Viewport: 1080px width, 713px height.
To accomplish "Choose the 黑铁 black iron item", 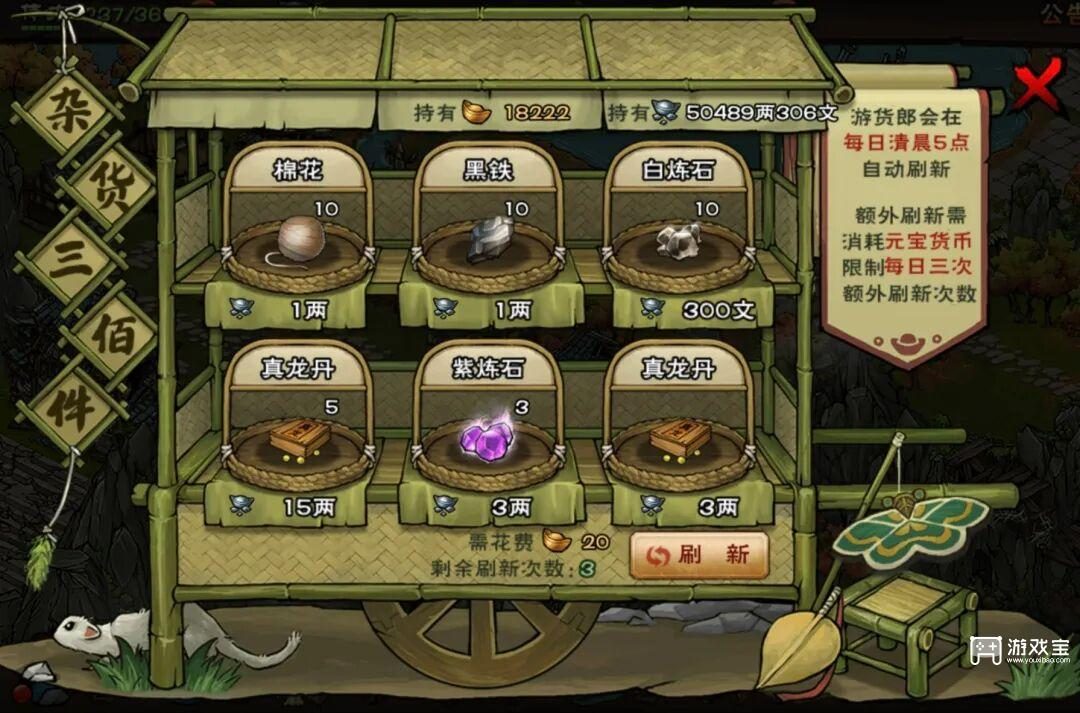I will 489,242.
